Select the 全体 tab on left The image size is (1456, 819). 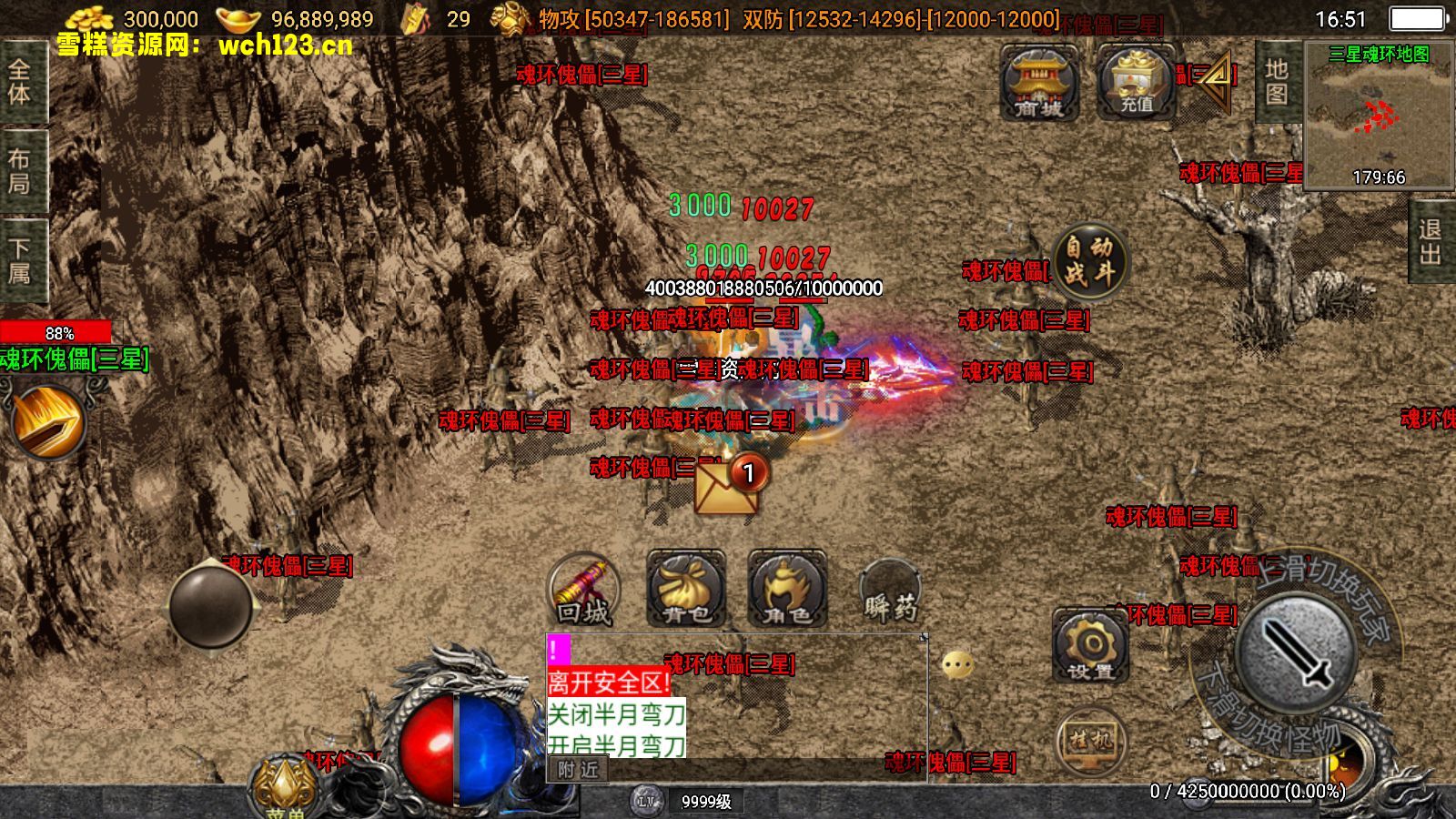pos(20,82)
